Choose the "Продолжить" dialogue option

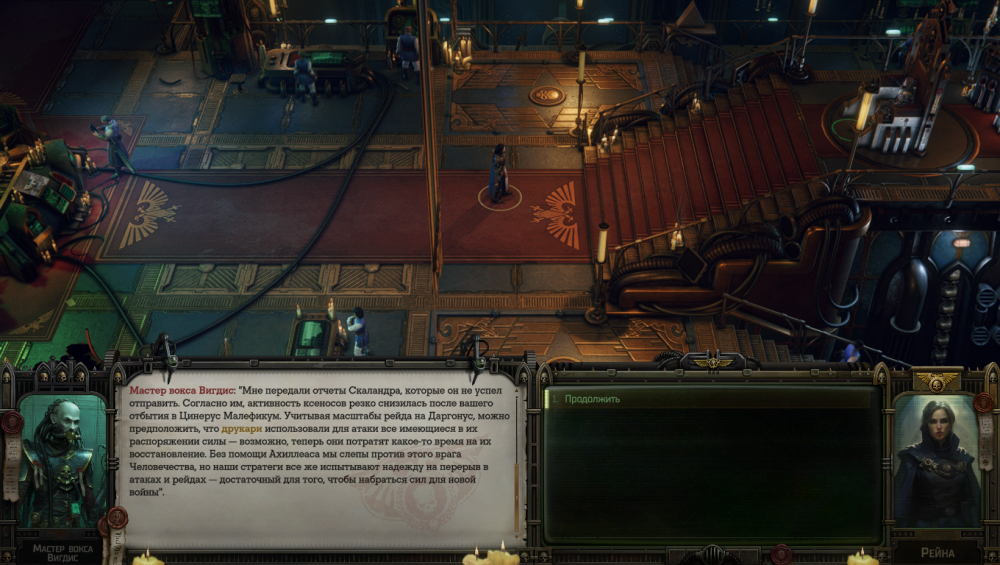coord(593,399)
